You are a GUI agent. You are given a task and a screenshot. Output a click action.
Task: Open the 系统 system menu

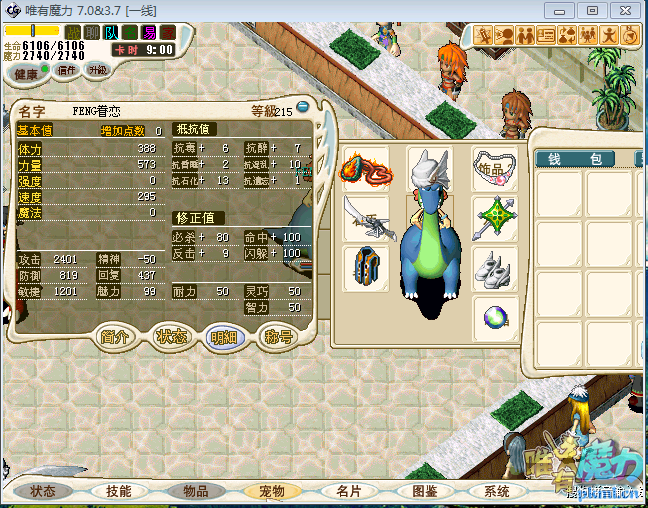[x=497, y=491]
